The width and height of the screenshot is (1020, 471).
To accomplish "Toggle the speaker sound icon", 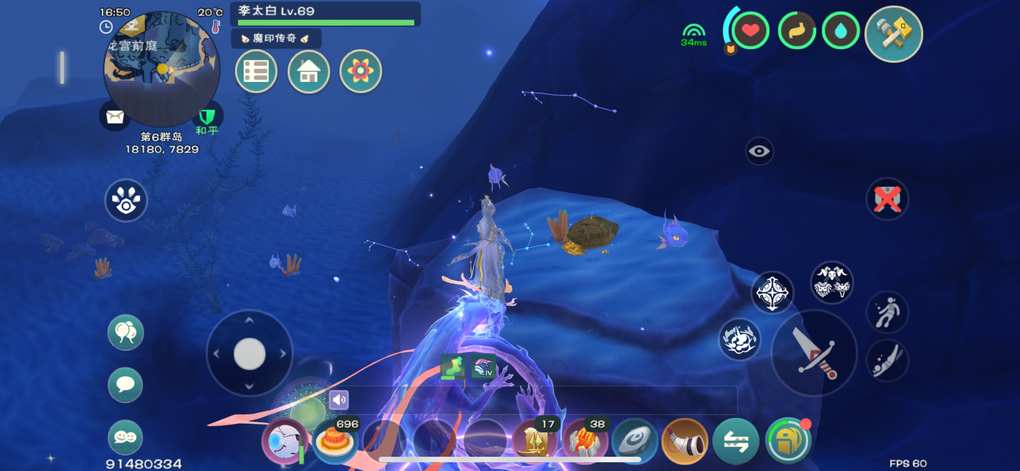I will (339, 400).
